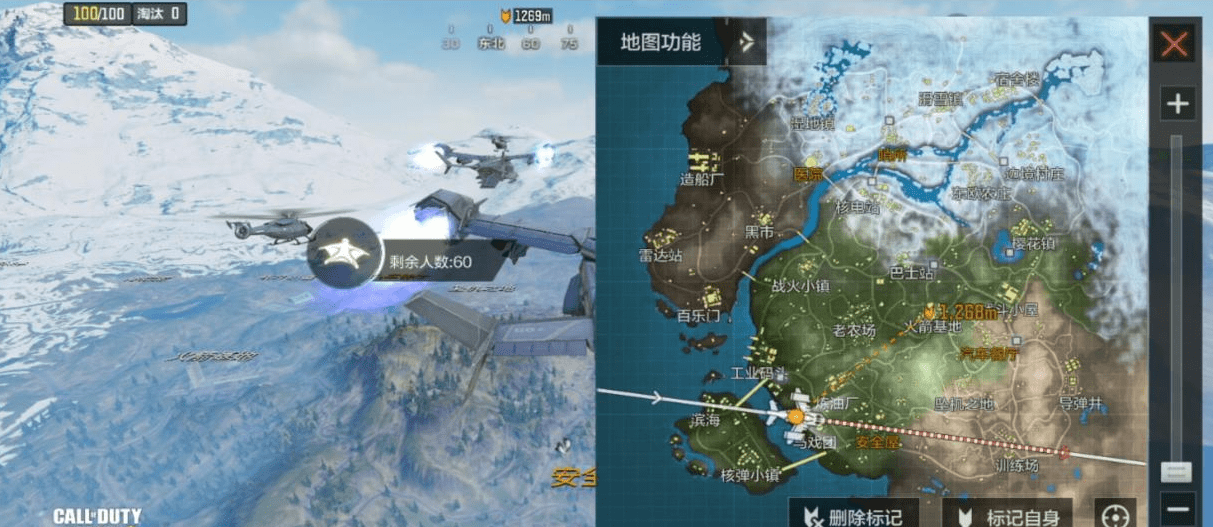Image resolution: width=1213 pixels, height=527 pixels.
Task: Click the map zoom slider handle
Action: (1177, 471)
